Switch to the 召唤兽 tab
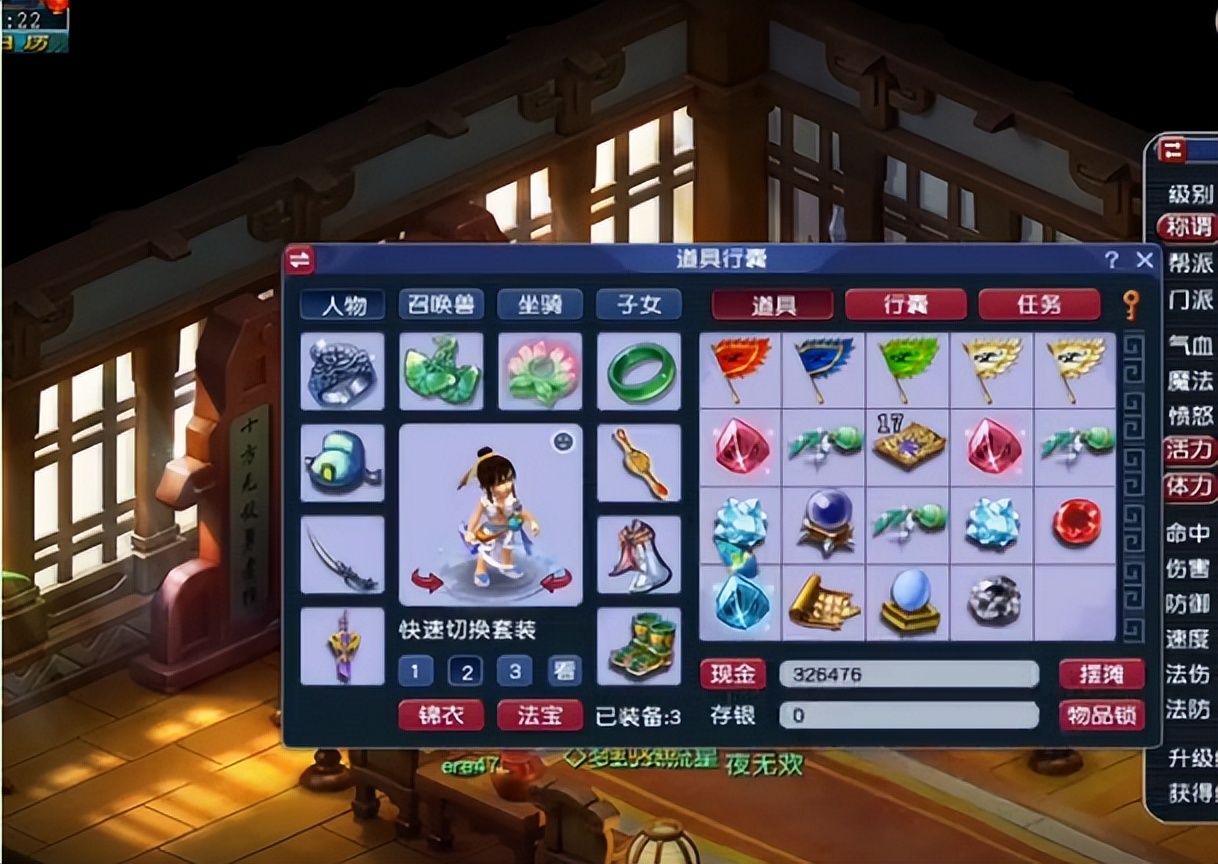Viewport: 1218px width, 864px height. tap(441, 304)
